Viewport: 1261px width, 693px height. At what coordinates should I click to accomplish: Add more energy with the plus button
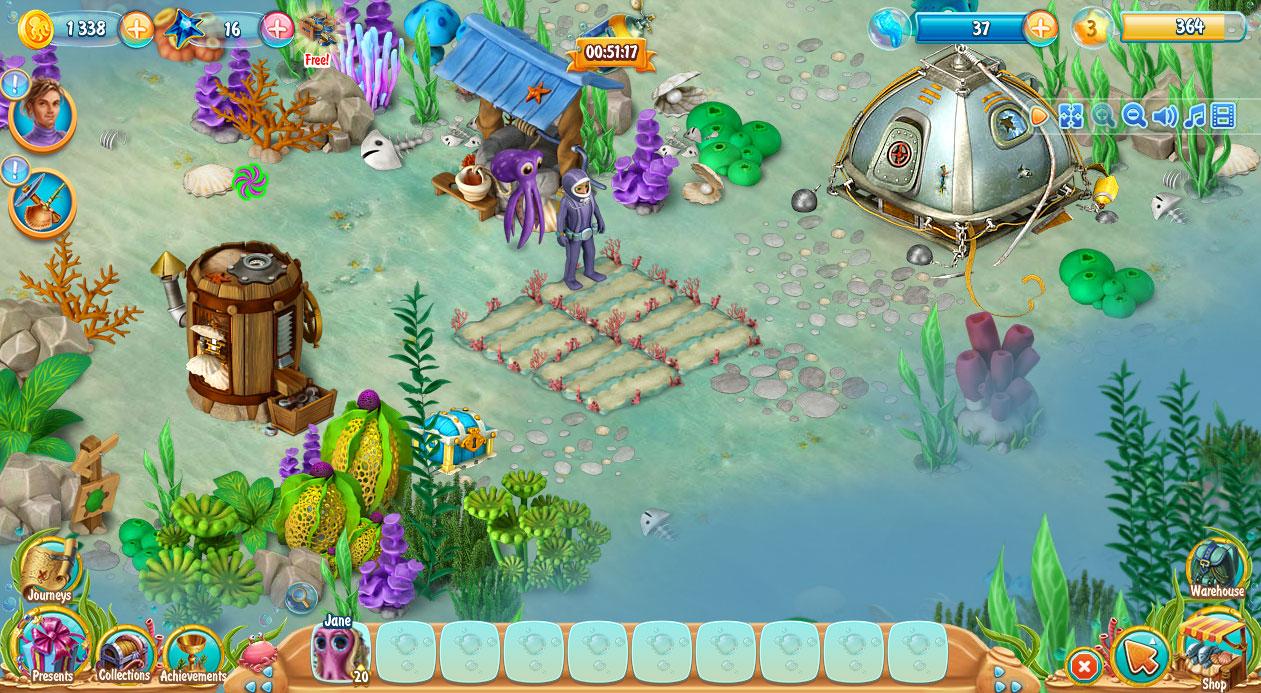tap(1041, 28)
